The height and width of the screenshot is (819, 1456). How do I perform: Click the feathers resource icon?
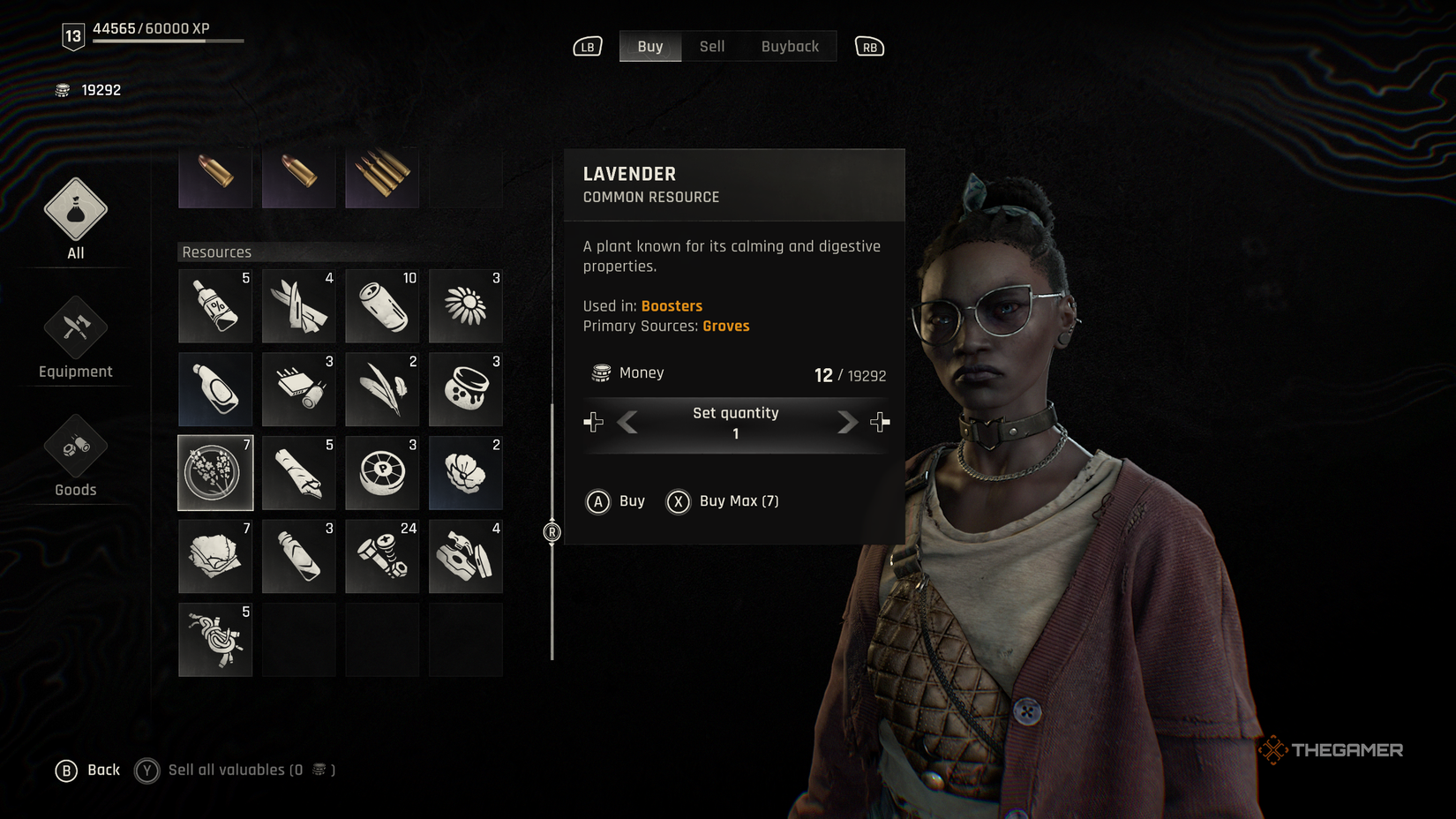(x=382, y=388)
